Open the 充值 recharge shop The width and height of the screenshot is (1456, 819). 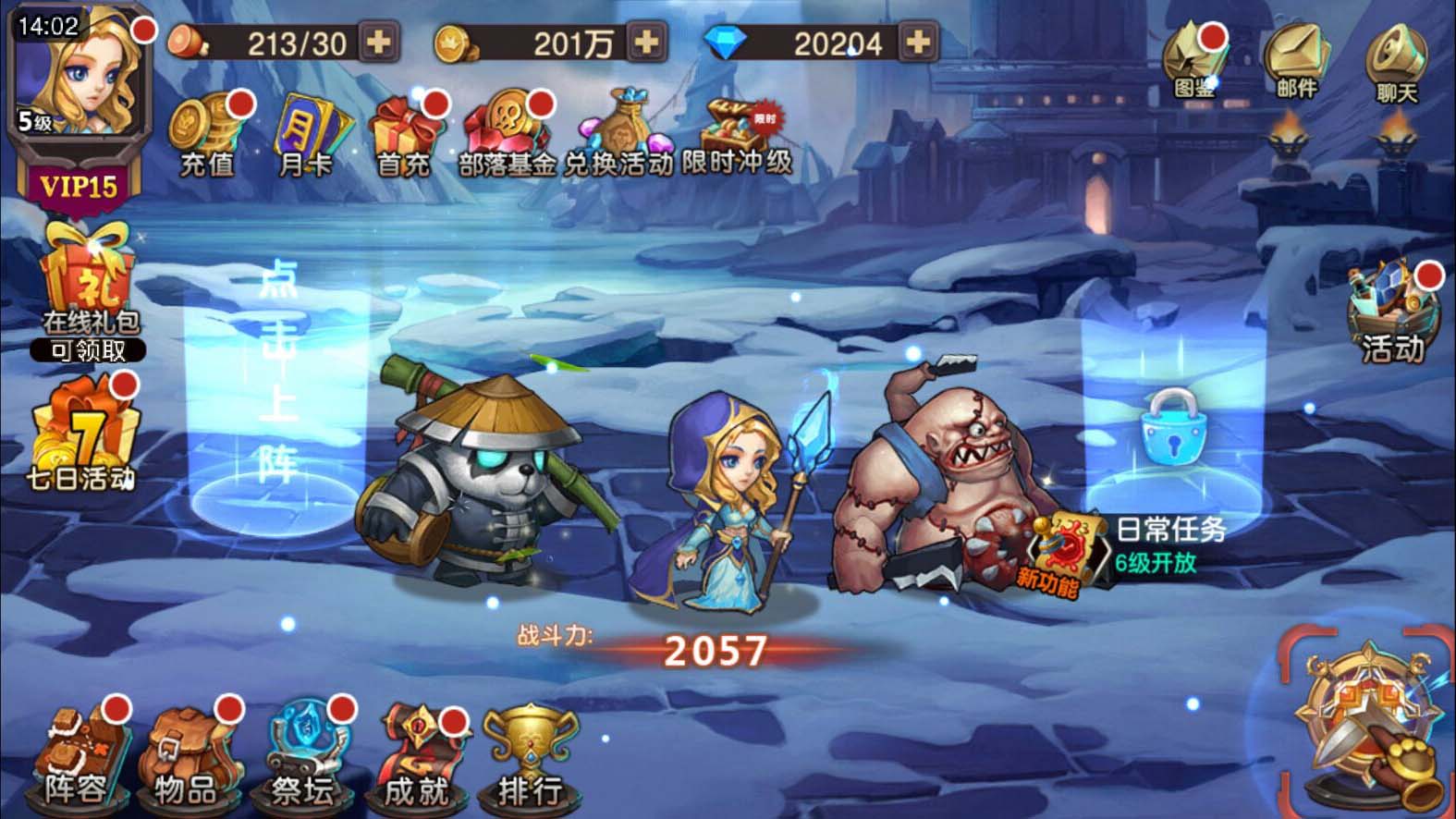(x=208, y=134)
